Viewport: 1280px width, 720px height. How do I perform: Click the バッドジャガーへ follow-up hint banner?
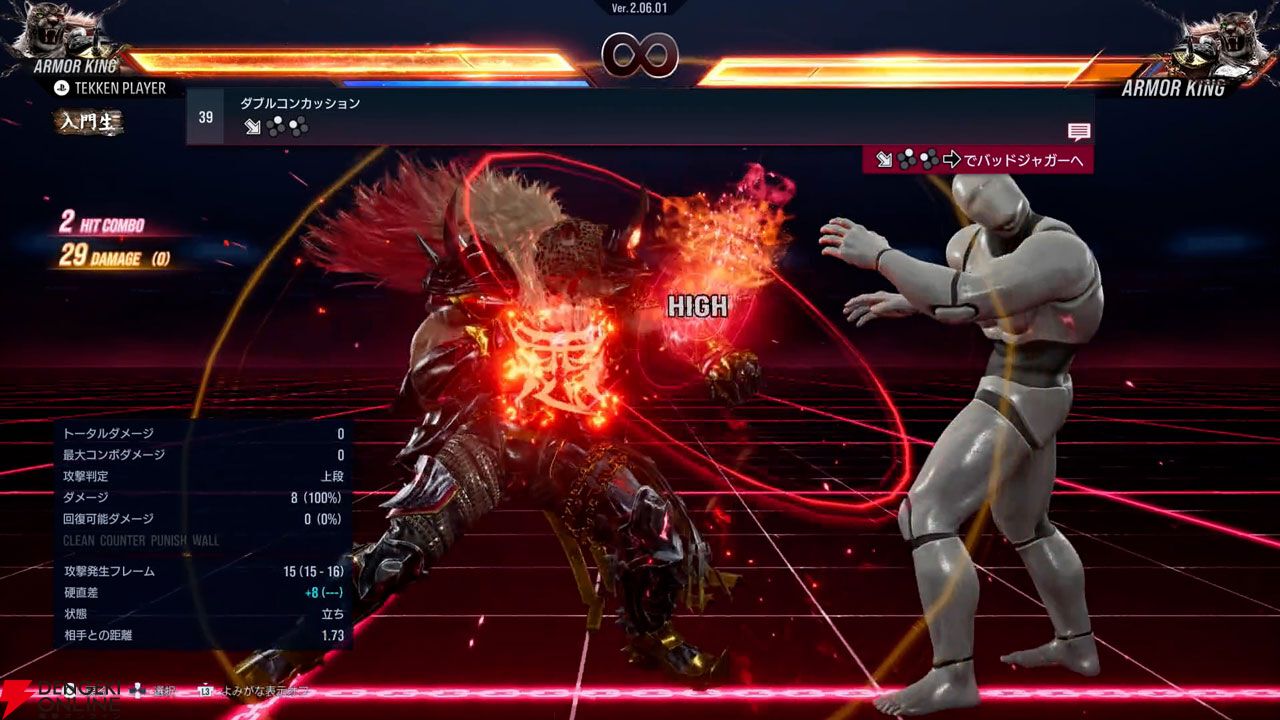[977, 160]
